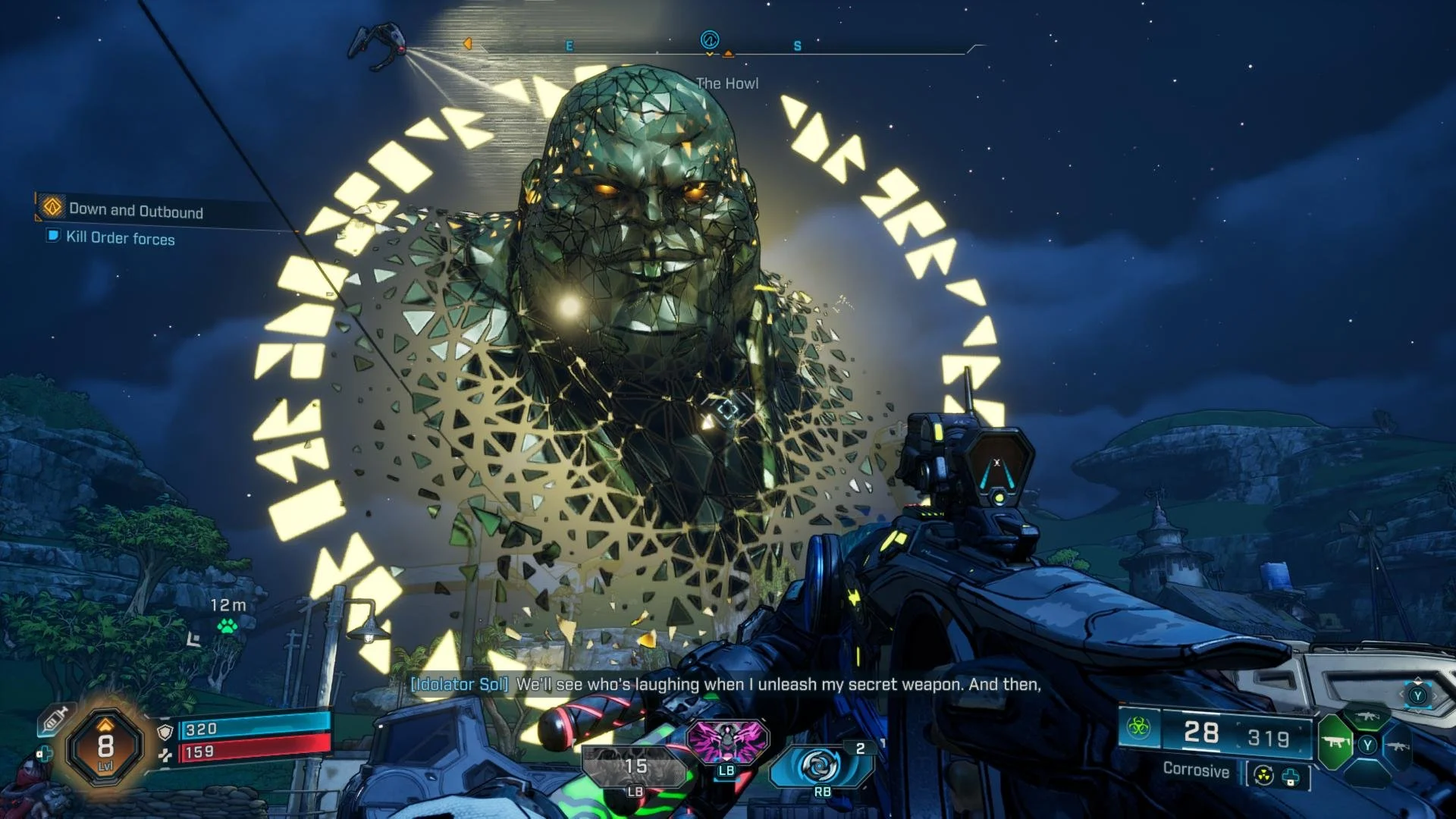Viewport: 1456px width, 819px height.
Task: Select the syringe repkit icon
Action: point(55,719)
